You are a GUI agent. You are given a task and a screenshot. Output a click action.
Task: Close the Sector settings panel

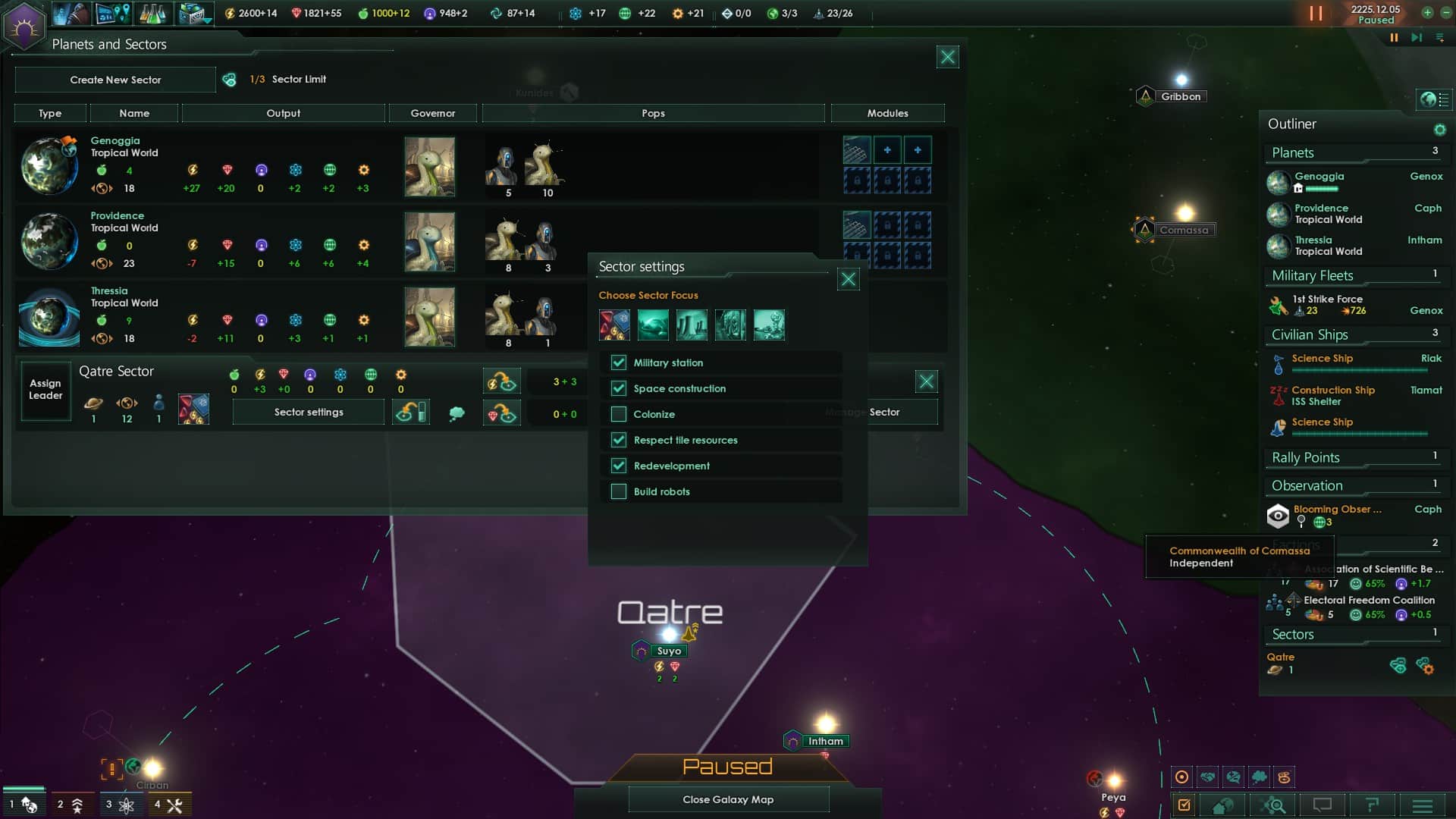(x=848, y=279)
